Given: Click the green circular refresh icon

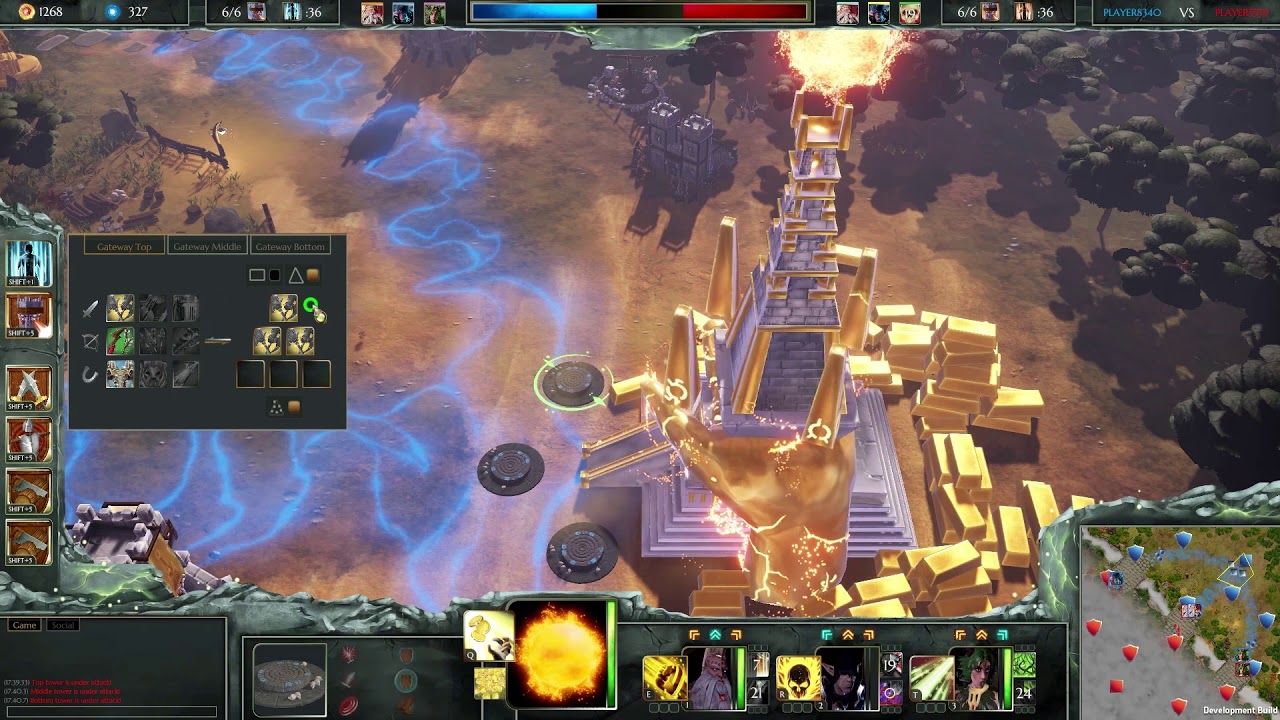Looking at the screenshot, I should tap(311, 306).
